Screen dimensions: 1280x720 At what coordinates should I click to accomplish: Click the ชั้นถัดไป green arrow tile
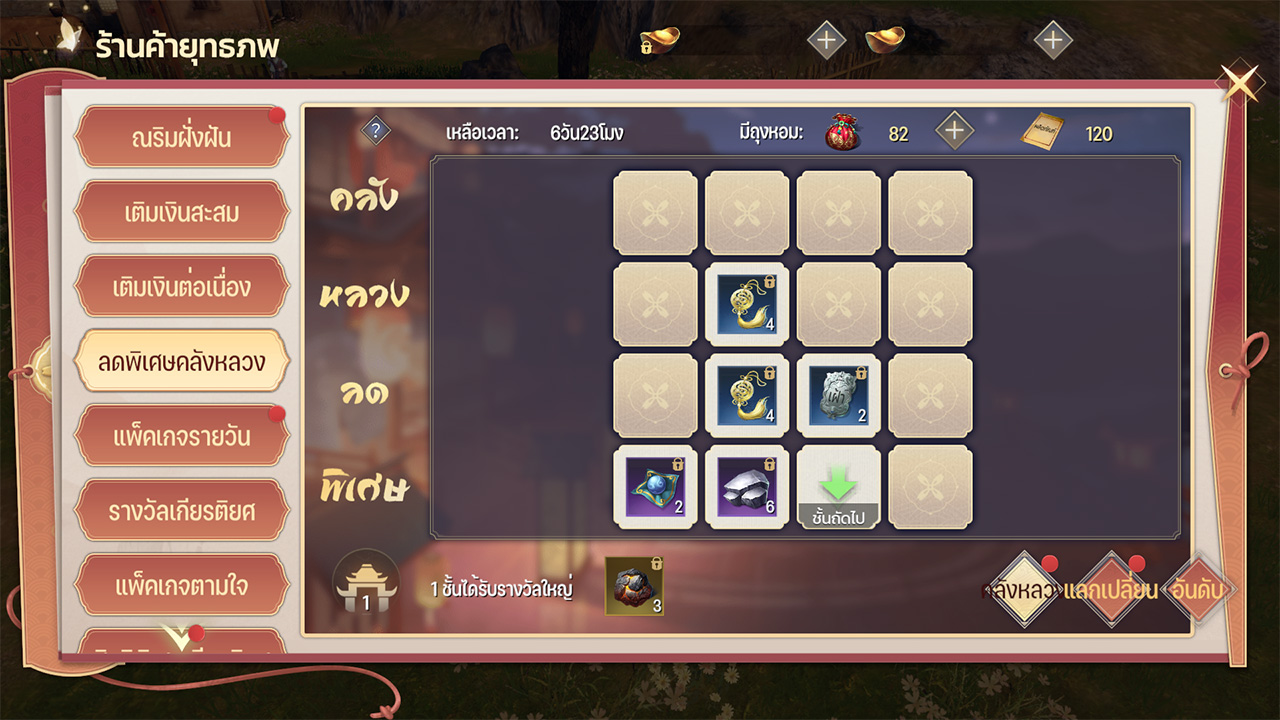pos(838,487)
